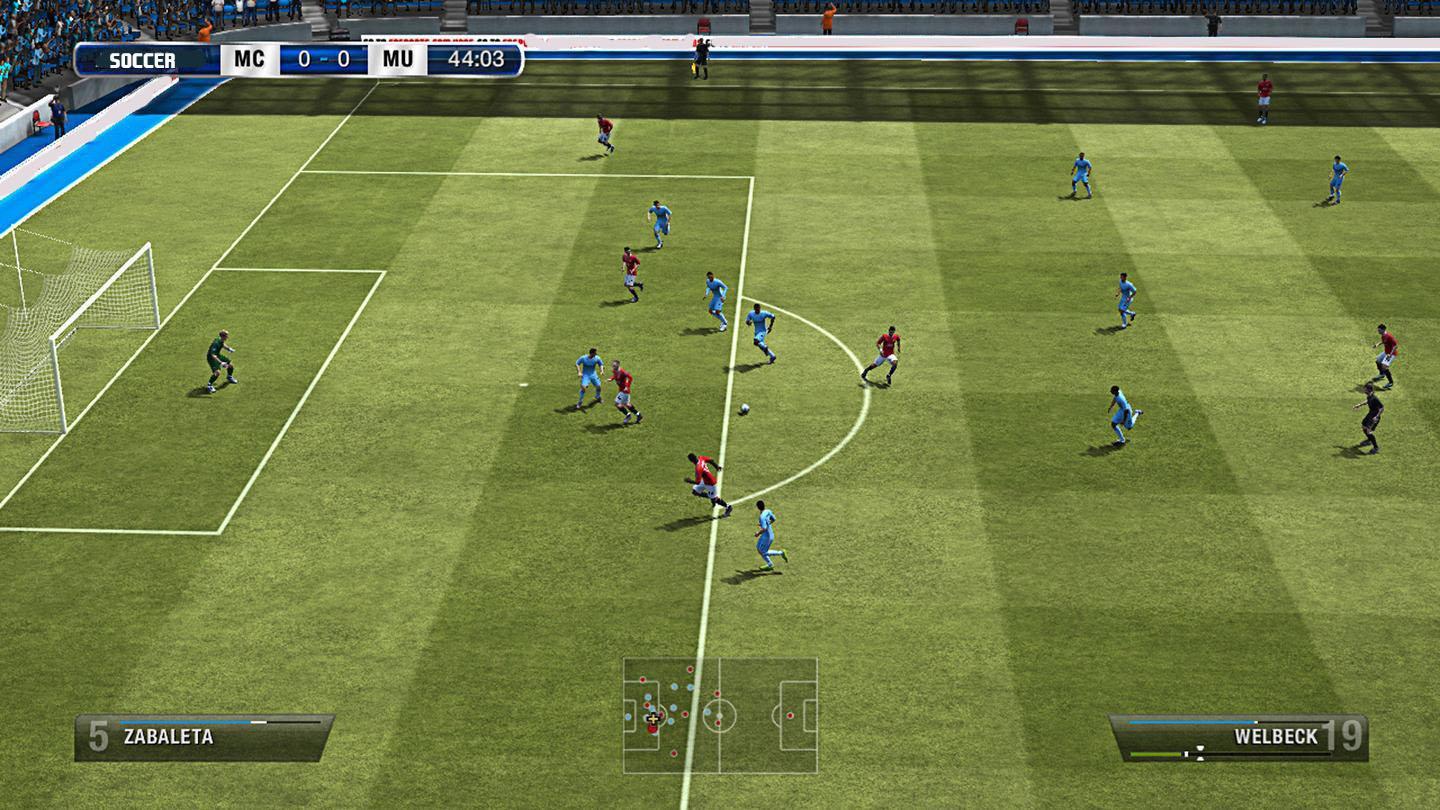
Task: Click the ball marker on the minimap
Action: pos(720,716)
